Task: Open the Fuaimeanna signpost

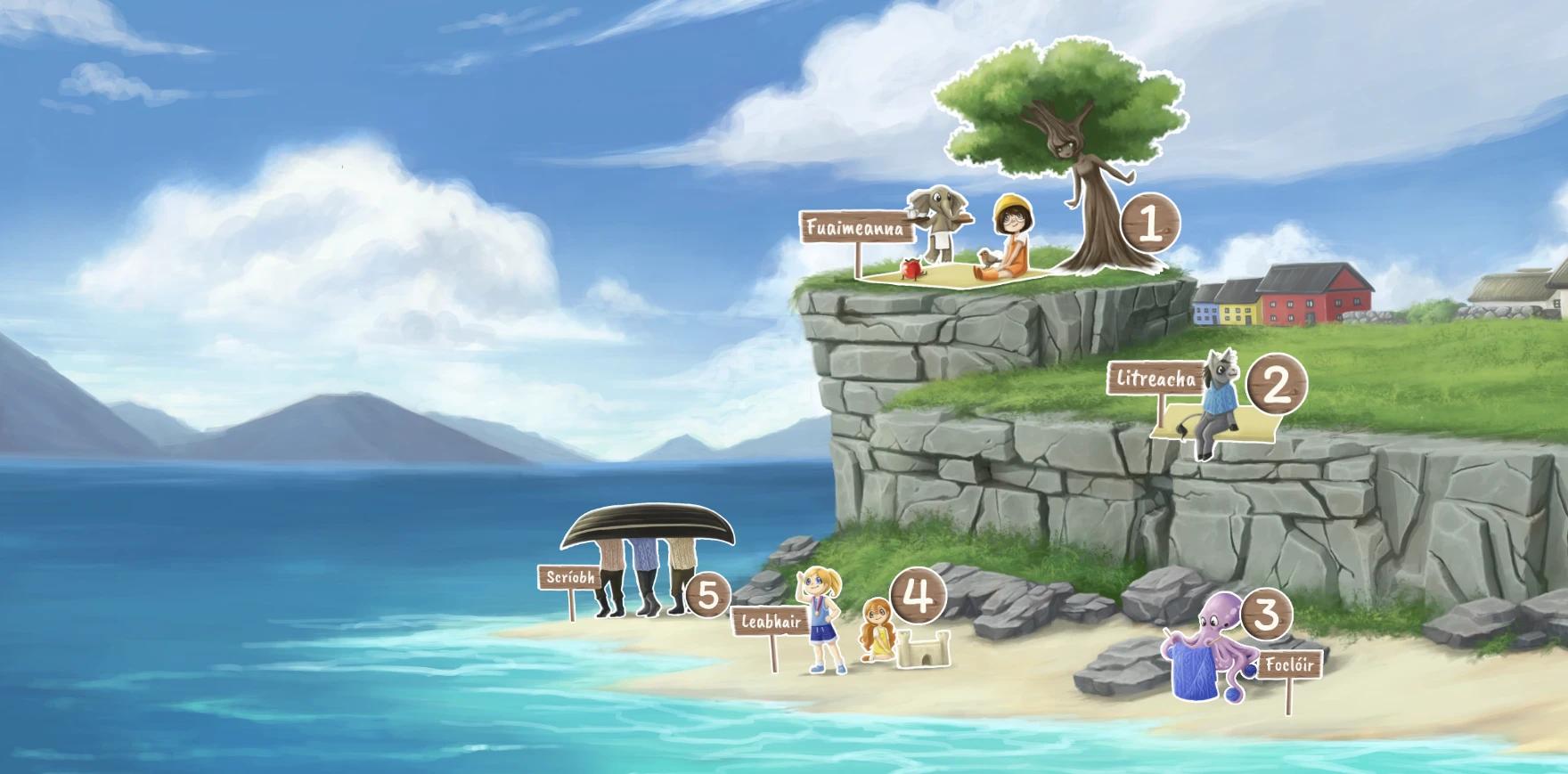Action: coord(856,228)
